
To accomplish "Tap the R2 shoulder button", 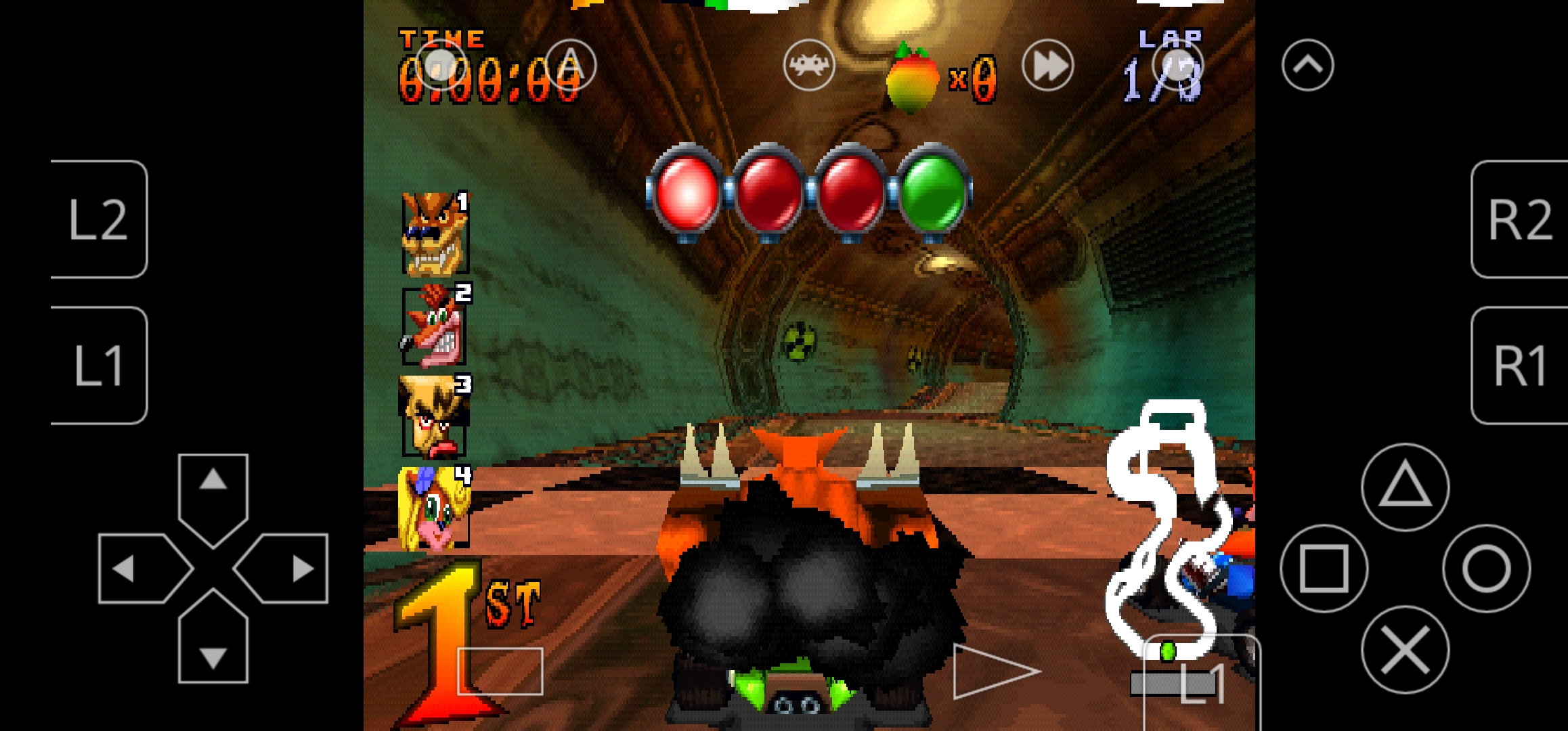I will 1520,219.
